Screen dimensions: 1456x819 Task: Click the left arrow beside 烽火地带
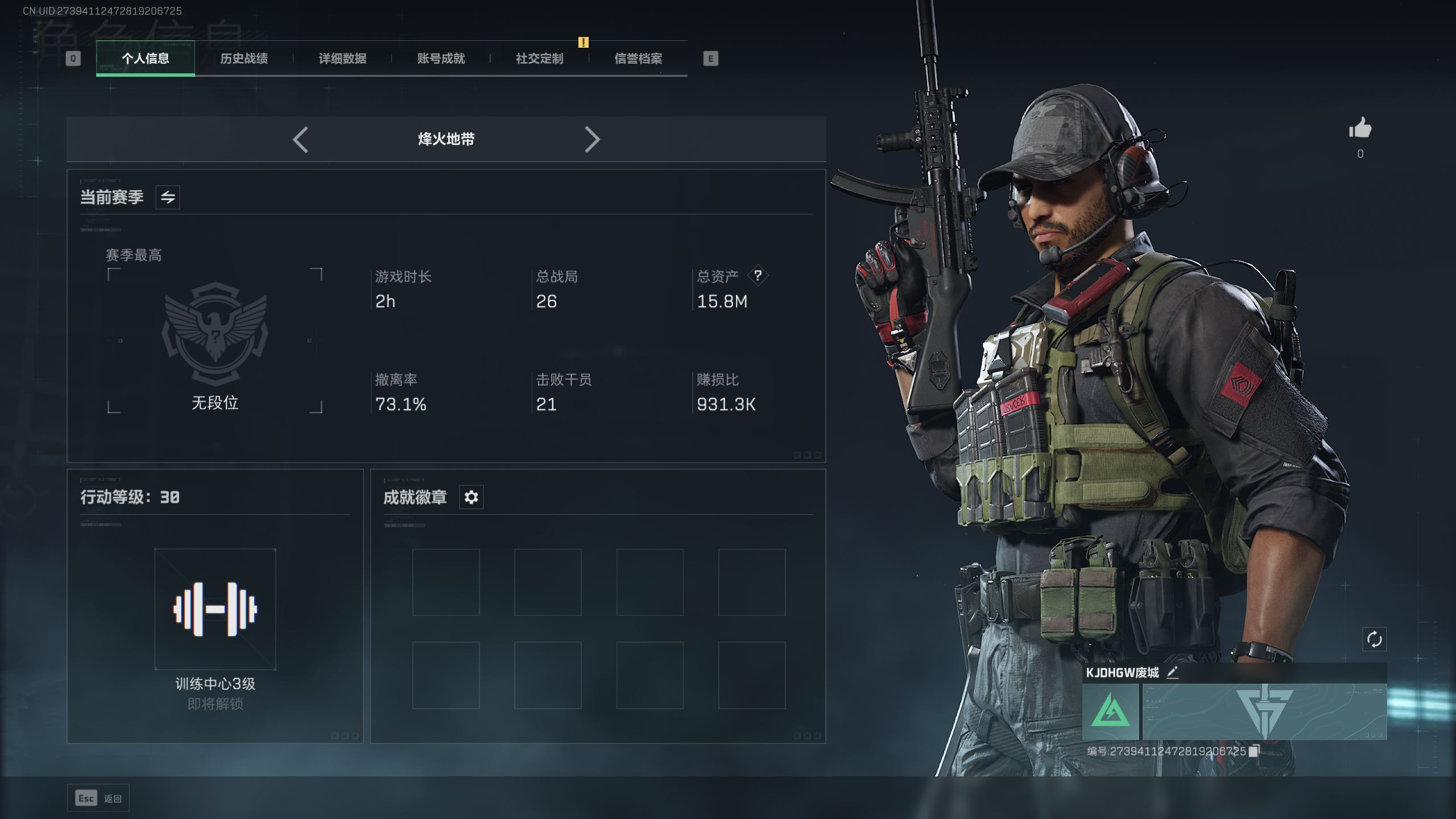300,139
